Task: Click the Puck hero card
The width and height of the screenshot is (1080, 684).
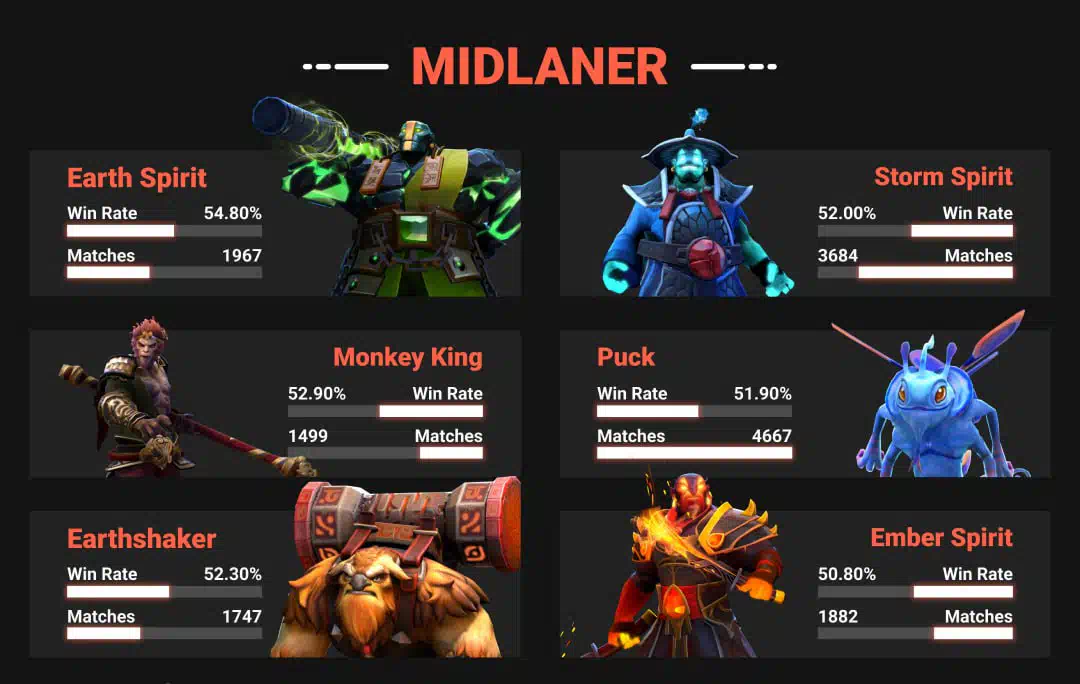Action: (805, 404)
